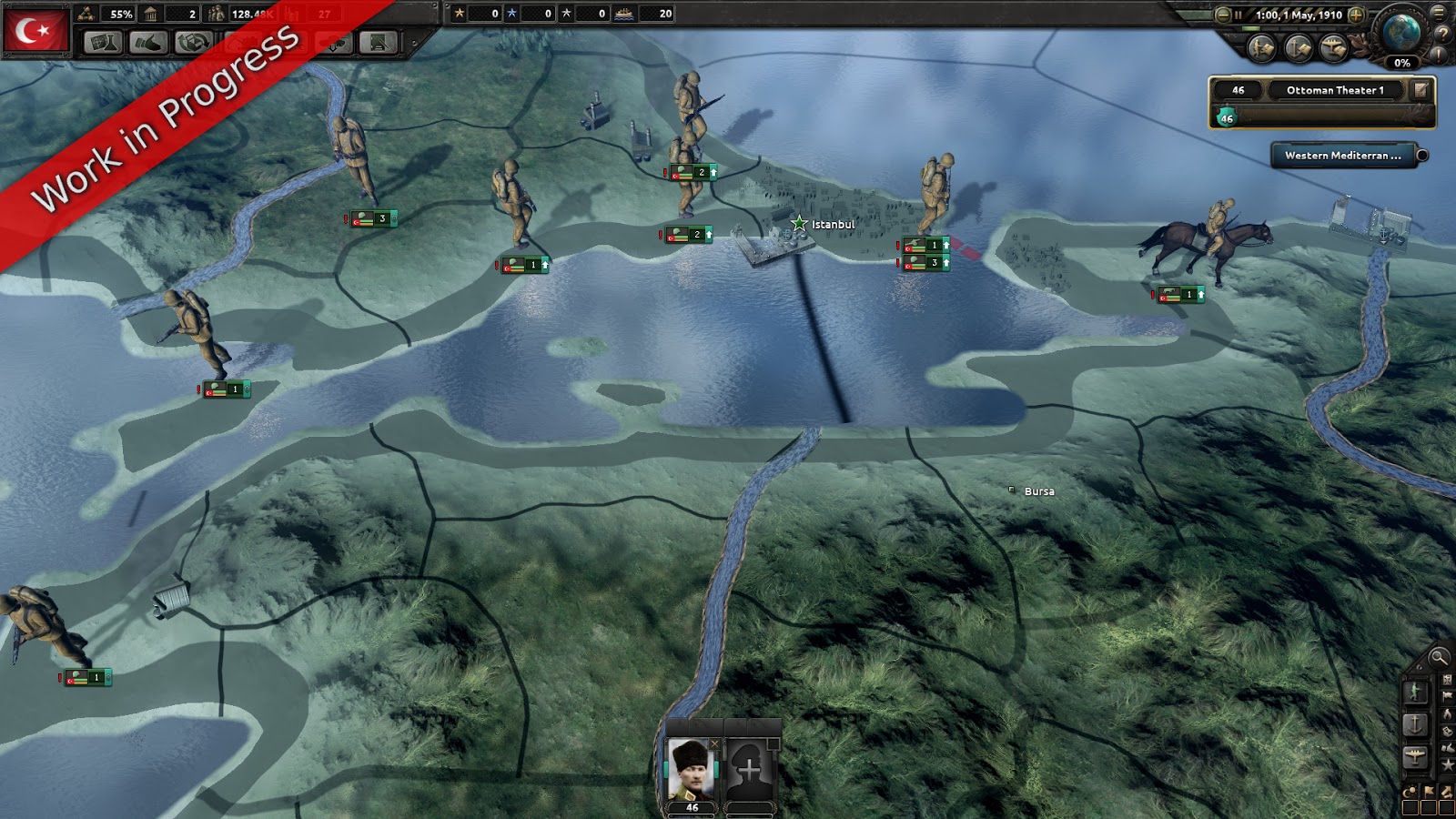This screenshot has height=819, width=1456.
Task: Open the diplomacy handshake menu
Action: [147, 42]
